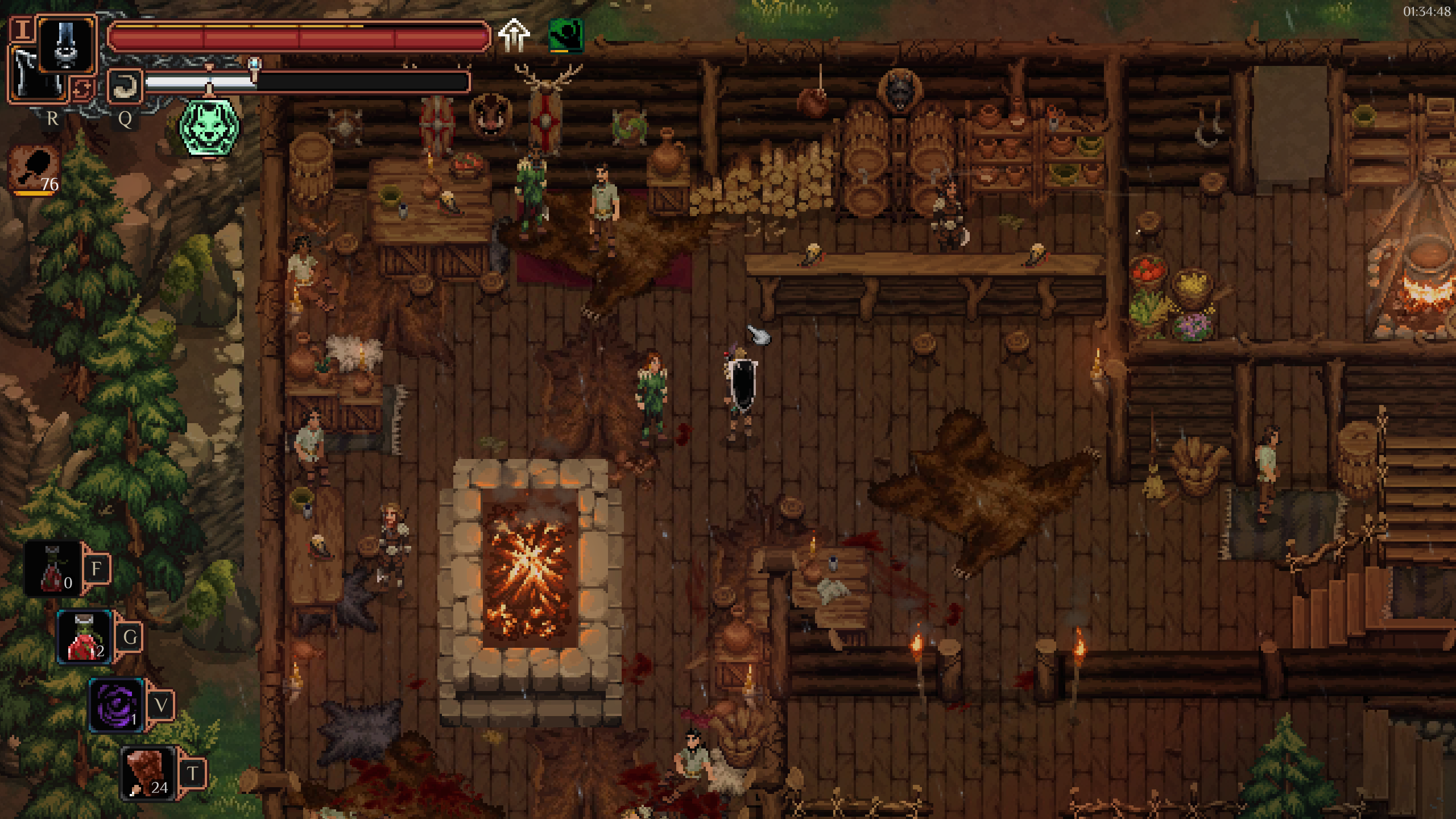Click the weapon swap arrows button
The image size is (1456, 819).
[x=81, y=89]
